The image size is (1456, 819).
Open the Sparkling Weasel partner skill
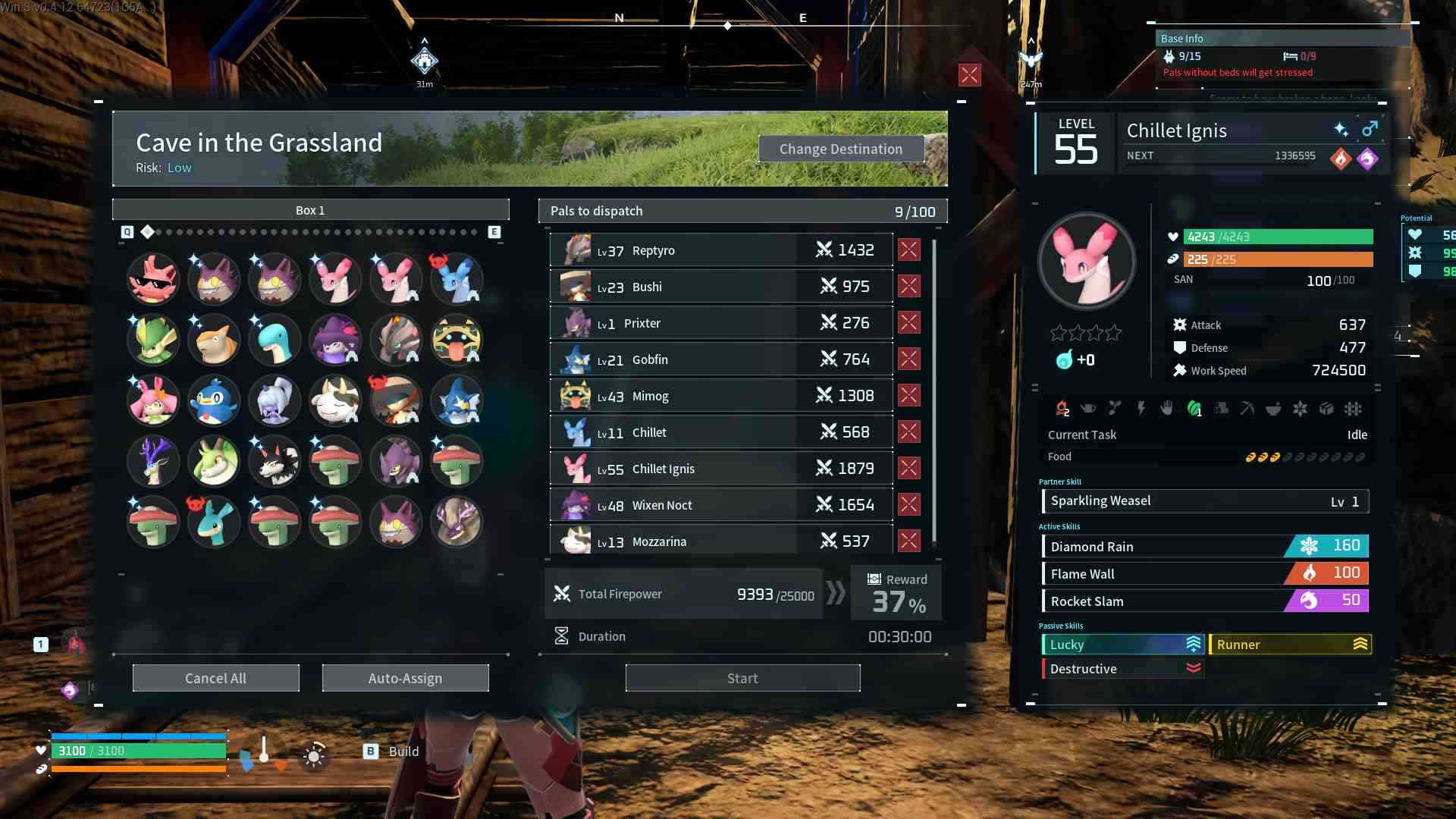coord(1205,501)
